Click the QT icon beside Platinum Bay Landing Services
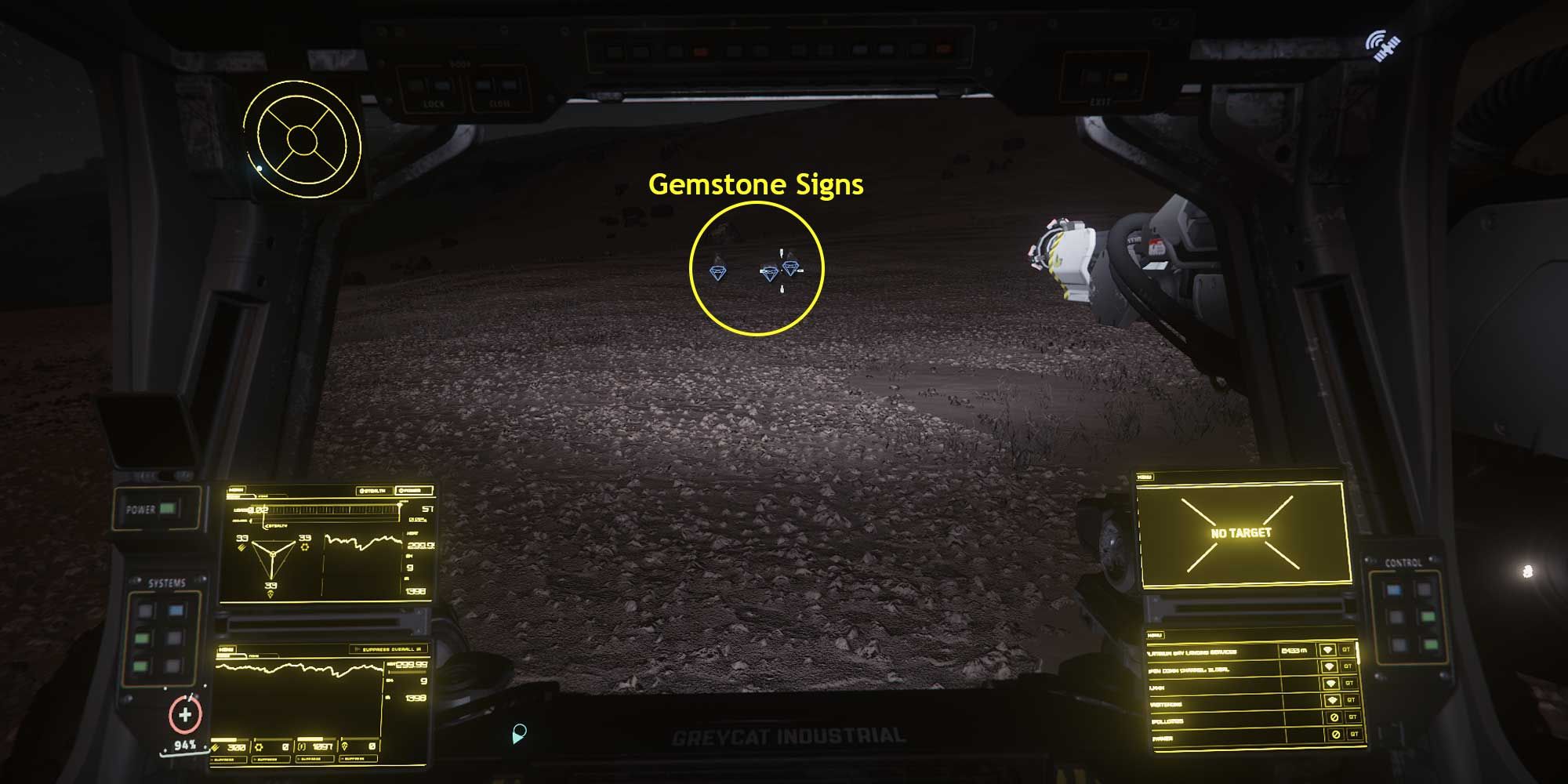The image size is (1568, 784). tap(1346, 649)
